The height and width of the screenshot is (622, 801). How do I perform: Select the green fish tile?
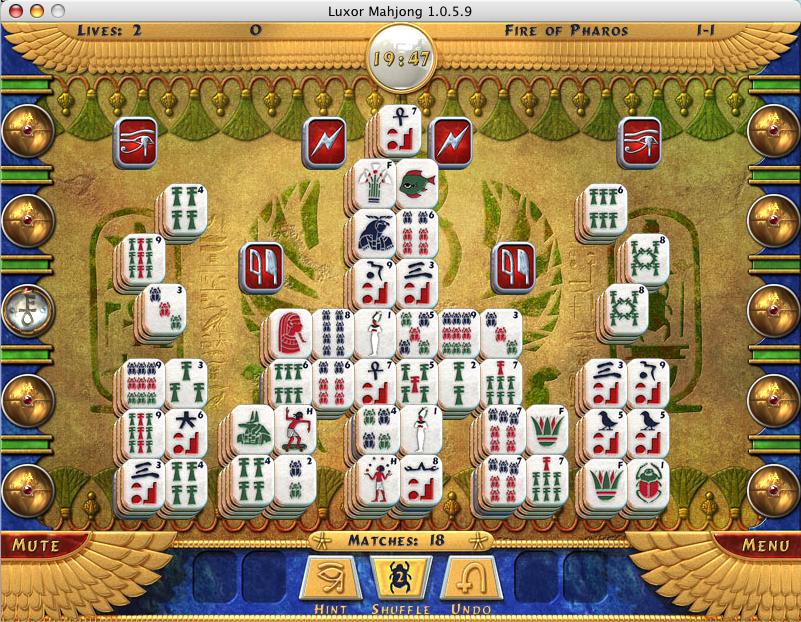[x=416, y=184]
